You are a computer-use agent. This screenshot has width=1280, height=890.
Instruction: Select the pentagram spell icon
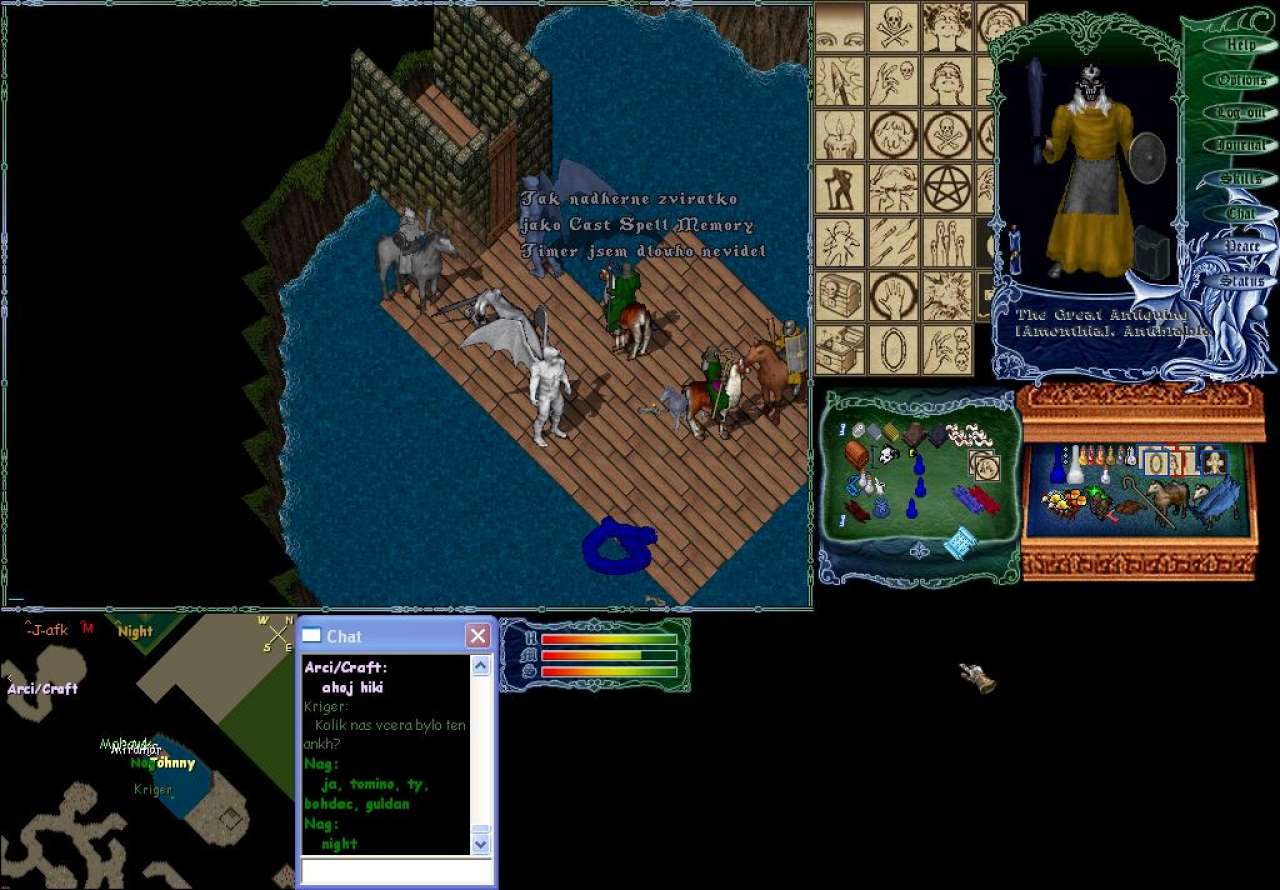coord(945,188)
